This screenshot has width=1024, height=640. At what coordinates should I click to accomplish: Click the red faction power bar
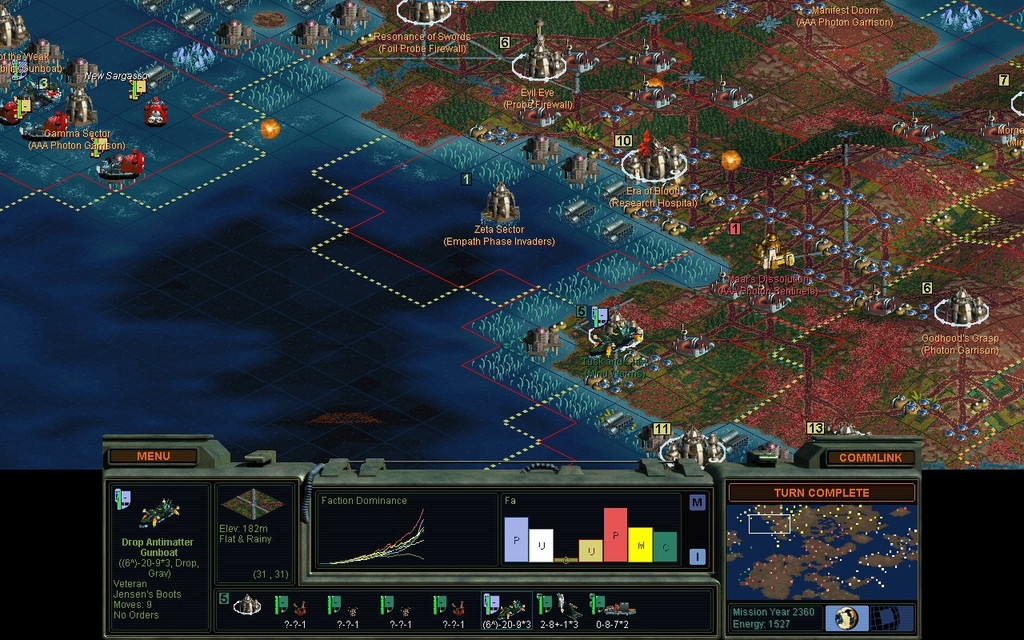(615, 535)
